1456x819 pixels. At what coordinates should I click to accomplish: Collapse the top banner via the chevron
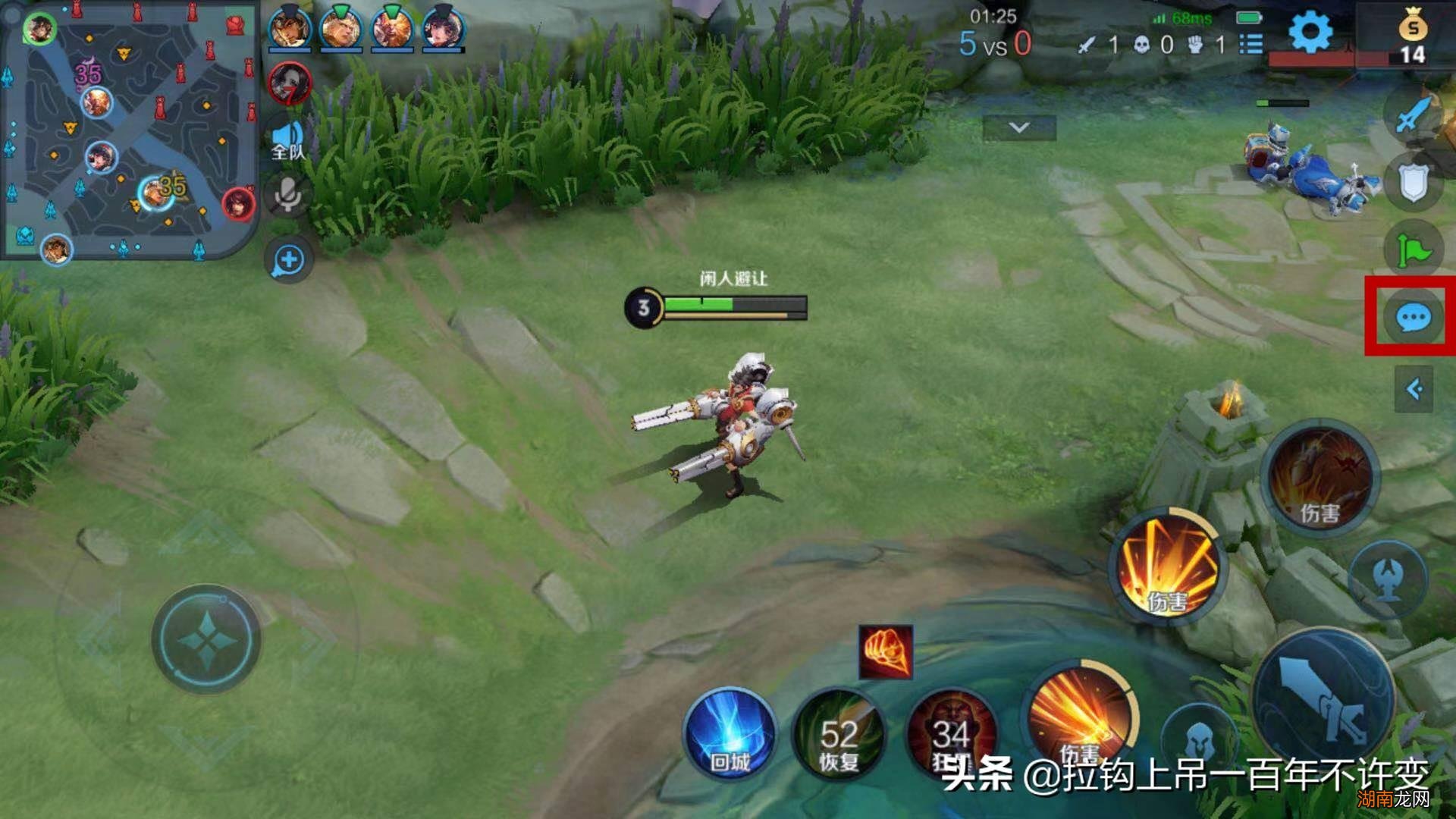pos(1017,126)
